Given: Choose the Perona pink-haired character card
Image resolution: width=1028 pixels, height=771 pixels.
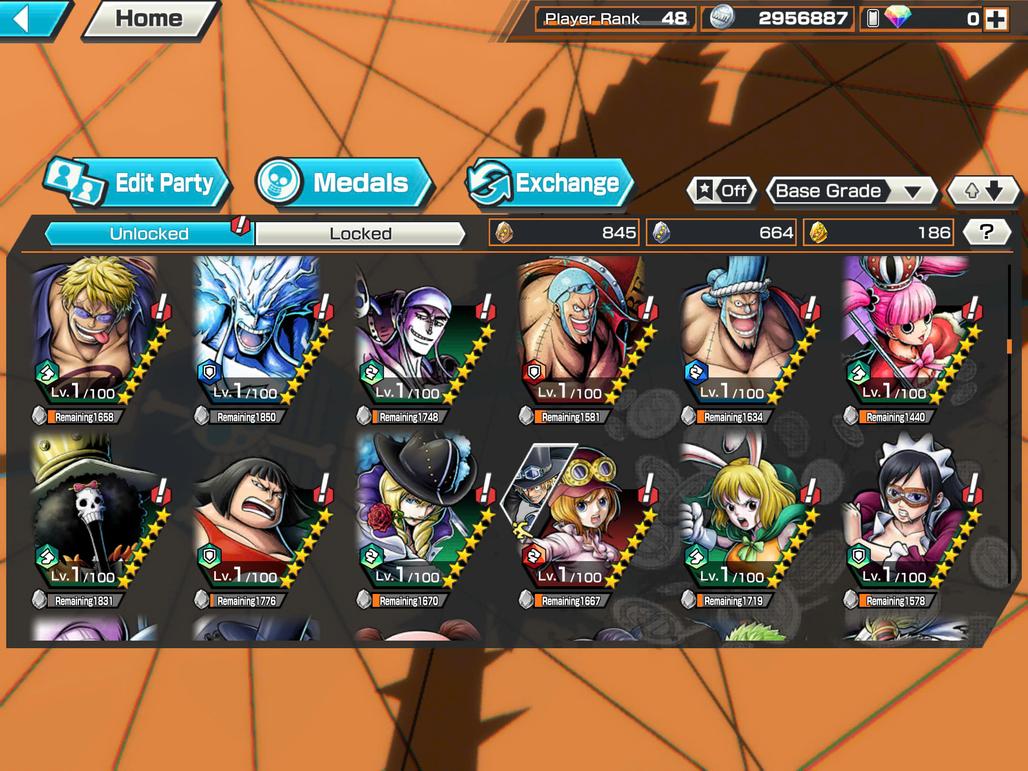Looking at the screenshot, I should (x=905, y=335).
